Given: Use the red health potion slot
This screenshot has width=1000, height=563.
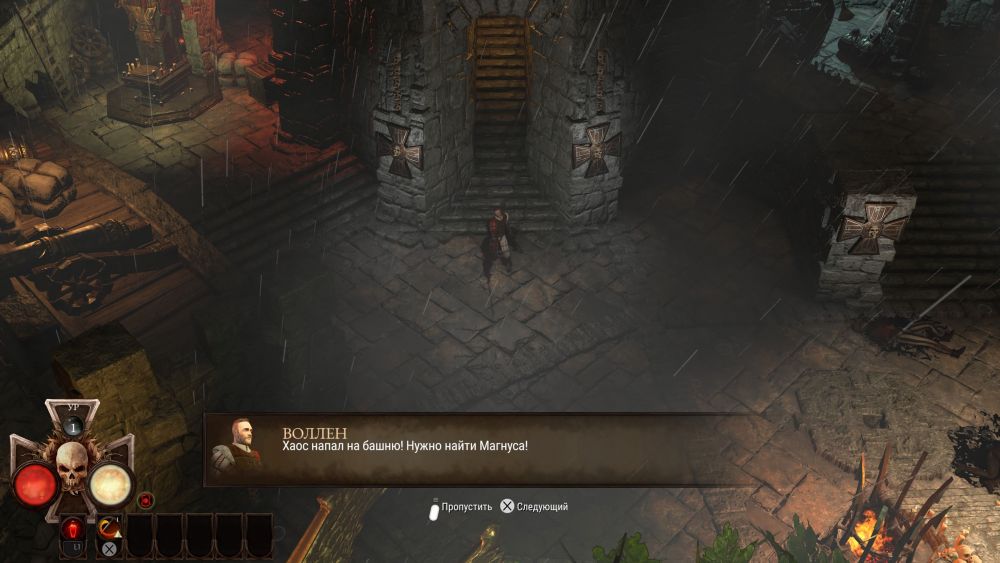Looking at the screenshot, I should (72, 529).
